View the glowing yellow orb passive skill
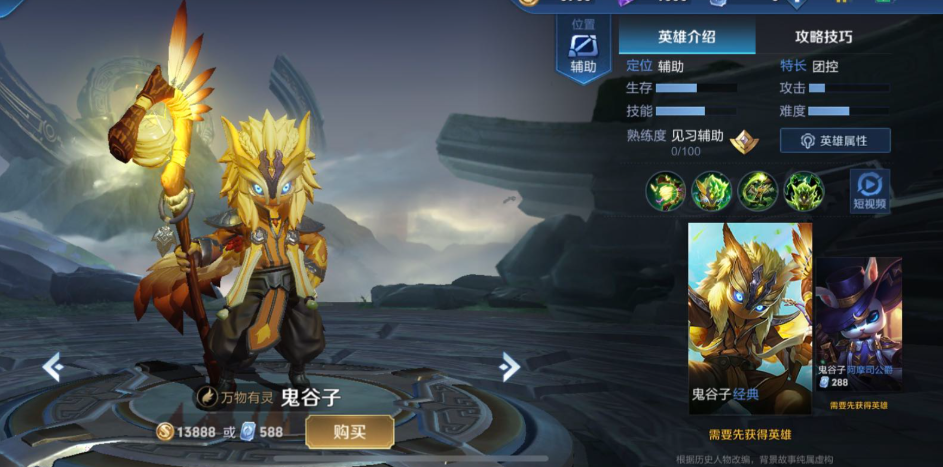This screenshot has width=943, height=467. 666,191
